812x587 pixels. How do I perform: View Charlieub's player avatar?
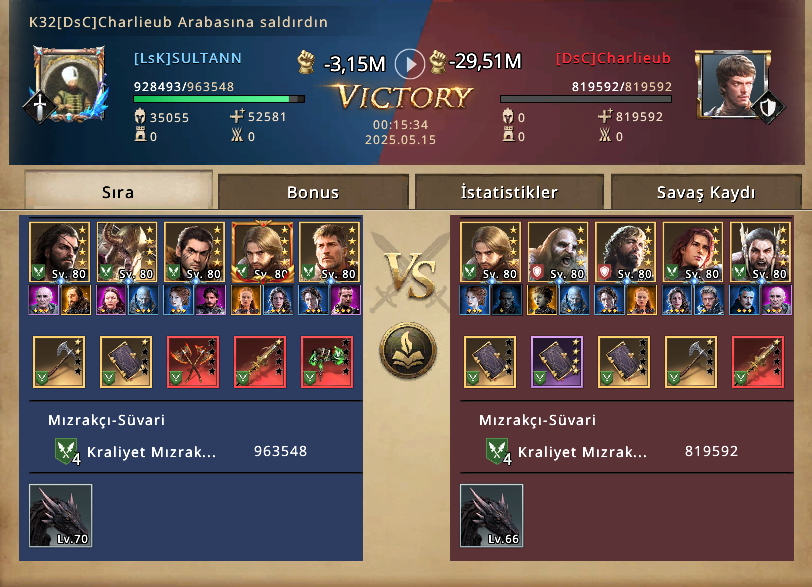(731, 85)
